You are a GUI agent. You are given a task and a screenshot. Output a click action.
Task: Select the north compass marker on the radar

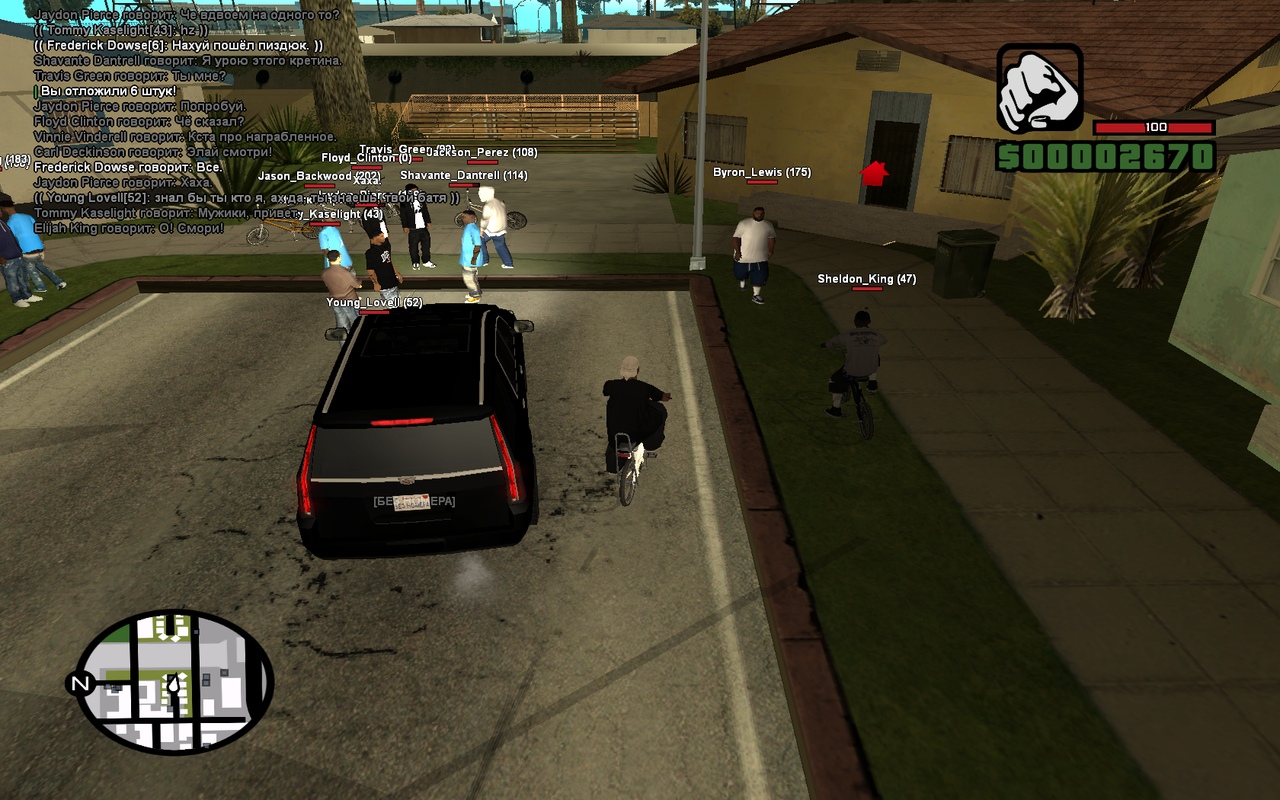tap(78, 684)
